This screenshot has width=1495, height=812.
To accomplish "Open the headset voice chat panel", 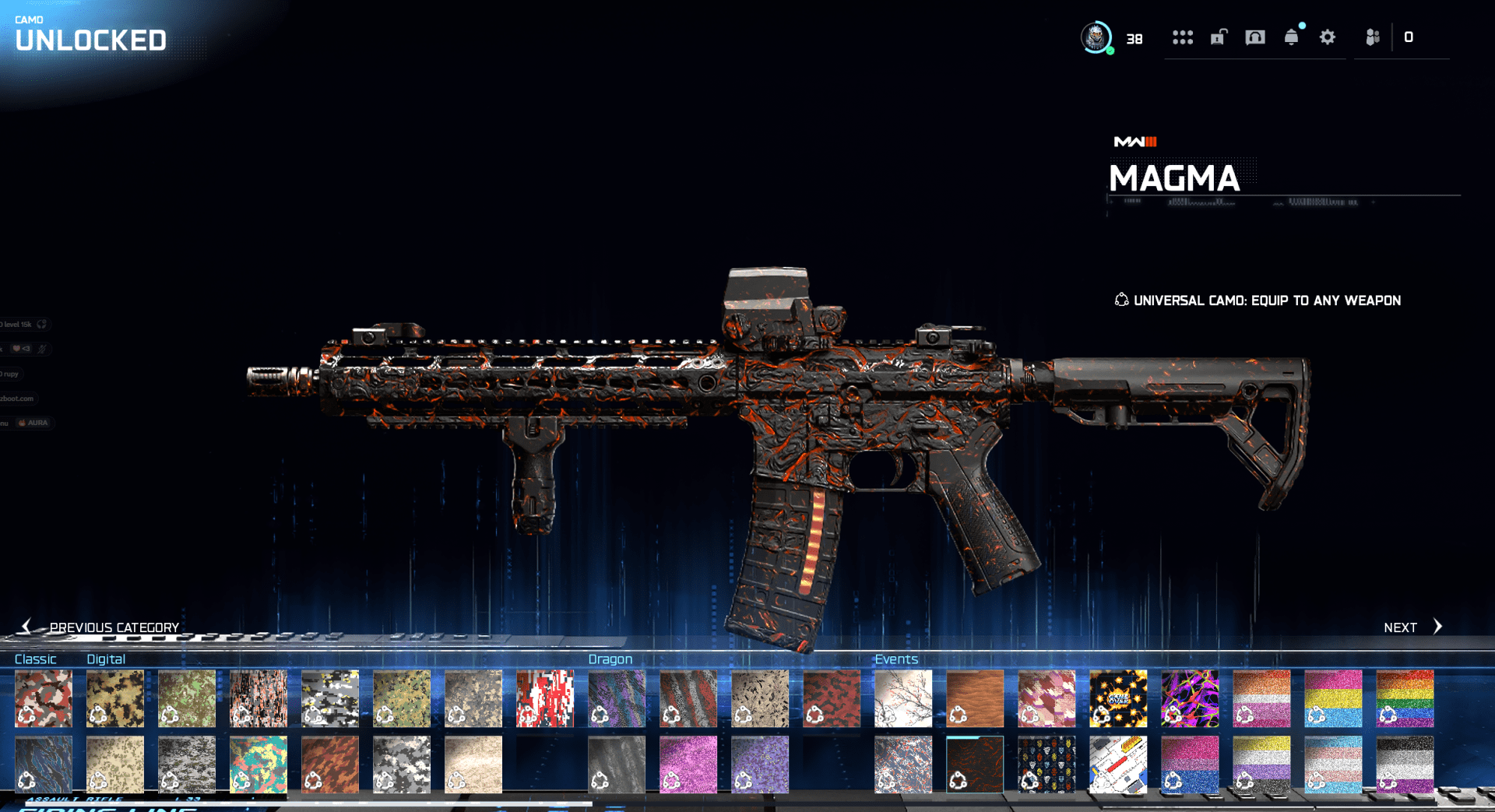I will pos(1255,37).
